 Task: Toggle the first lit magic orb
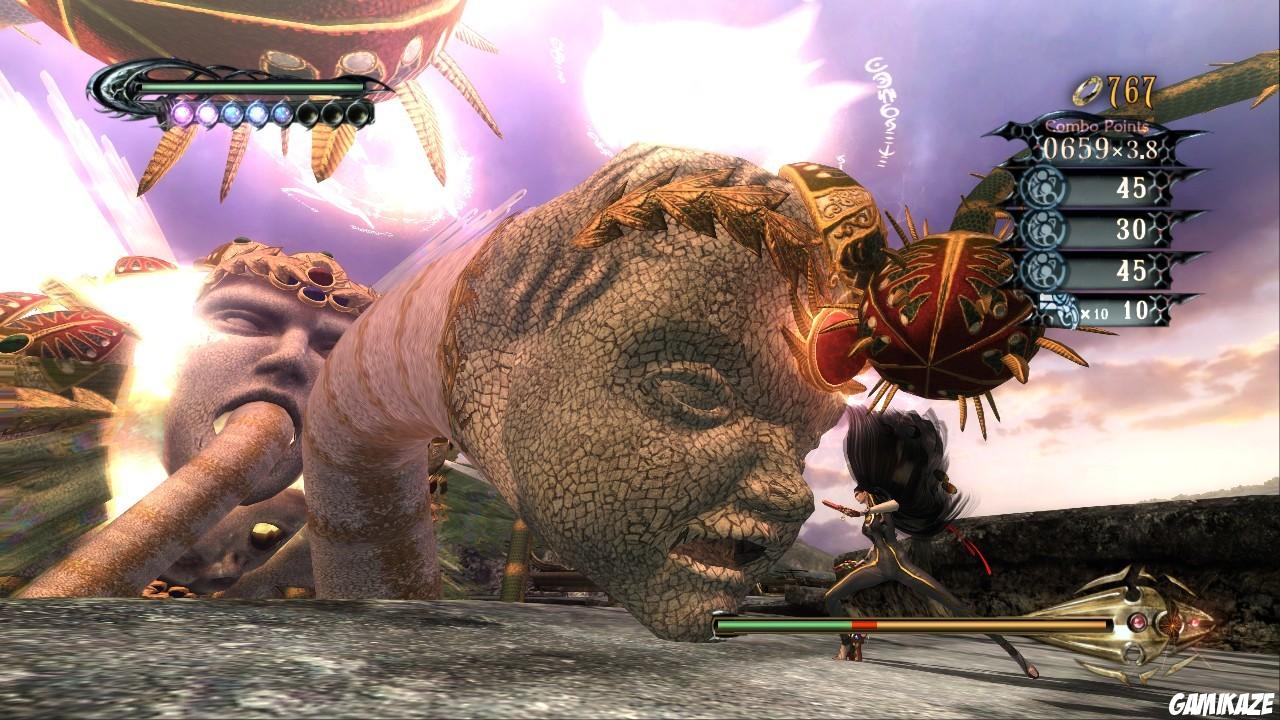point(181,113)
